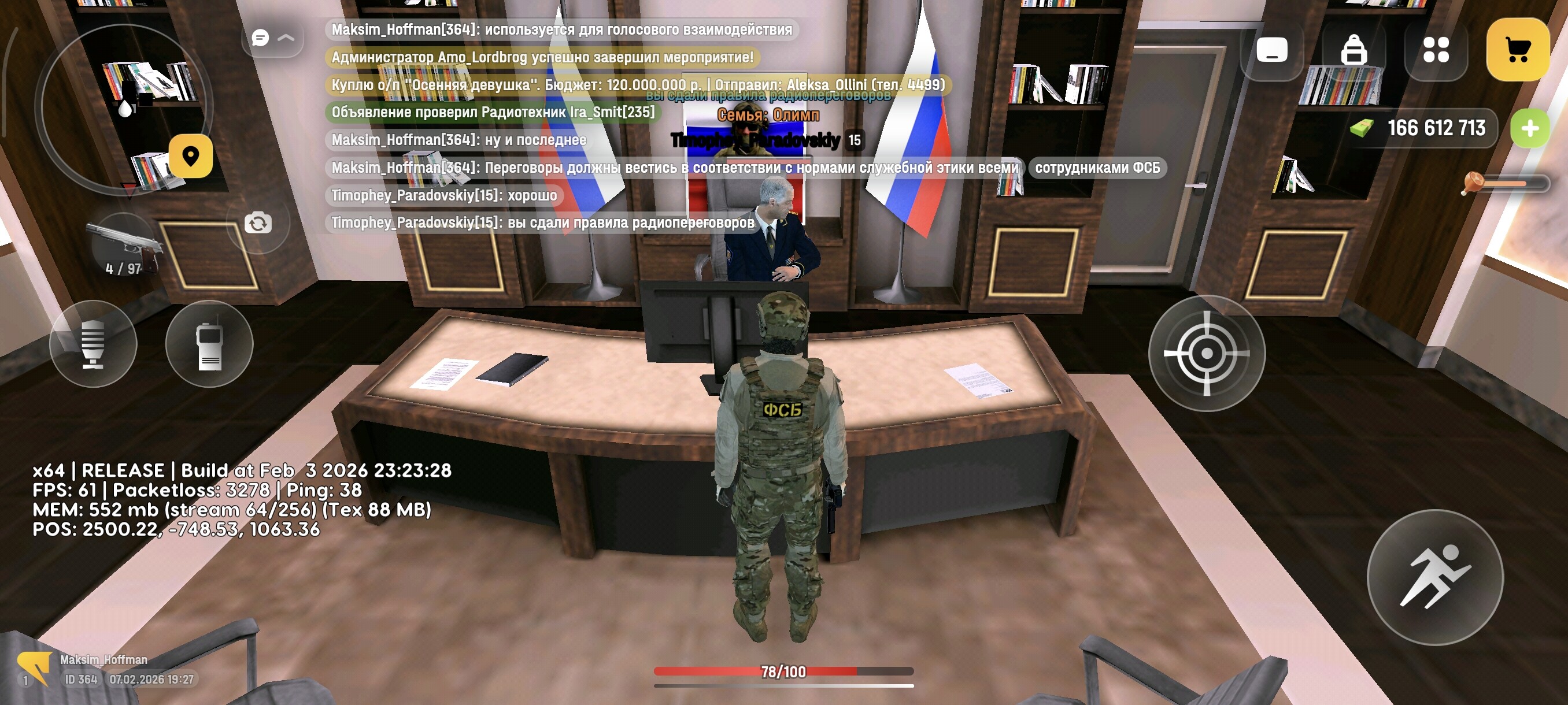Open the walkie-talkie radio
1568x705 pixels.
[x=209, y=344]
